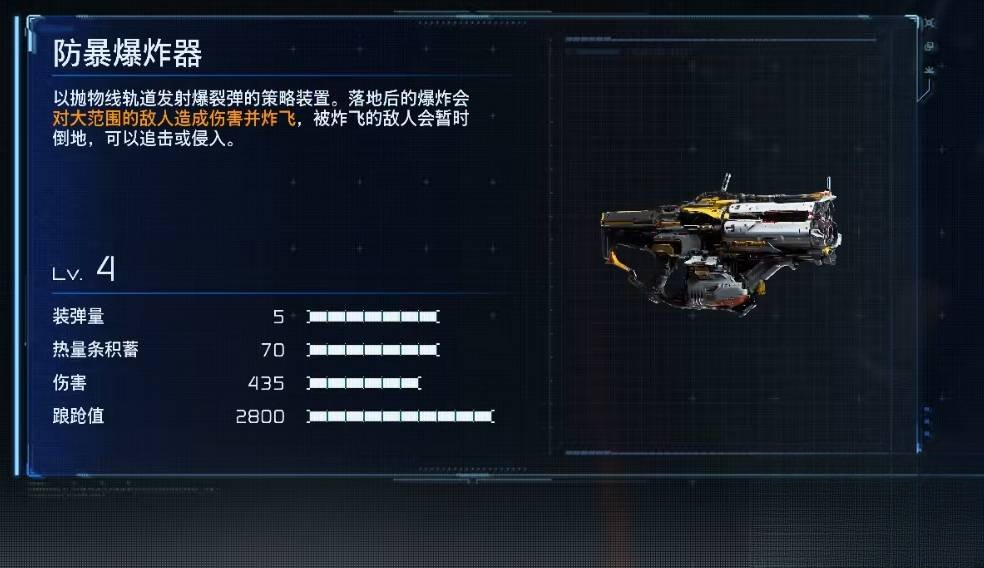
Task: Click the overlapping squares icon beside the panel
Action: (930, 46)
